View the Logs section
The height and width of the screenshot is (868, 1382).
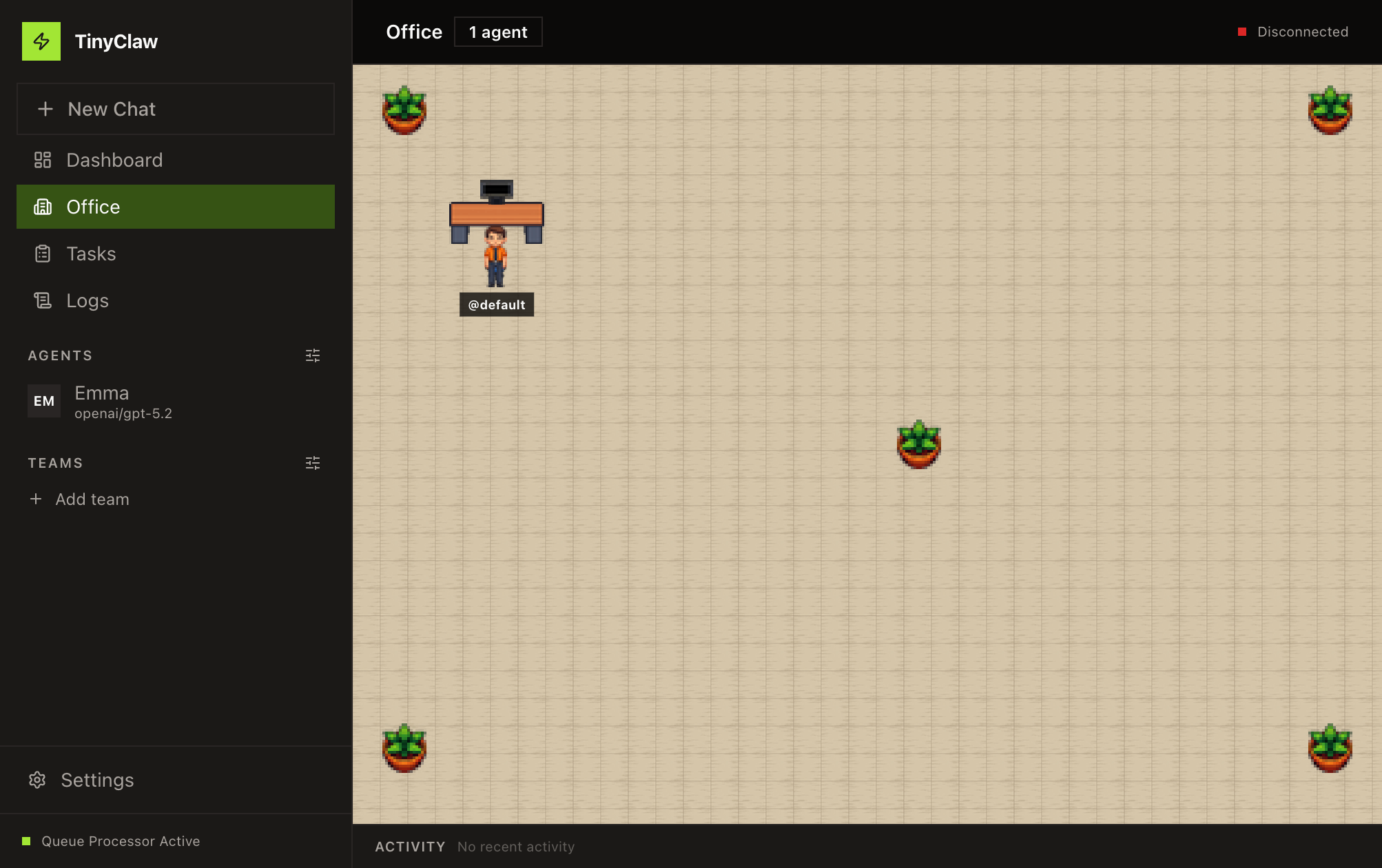click(x=87, y=300)
